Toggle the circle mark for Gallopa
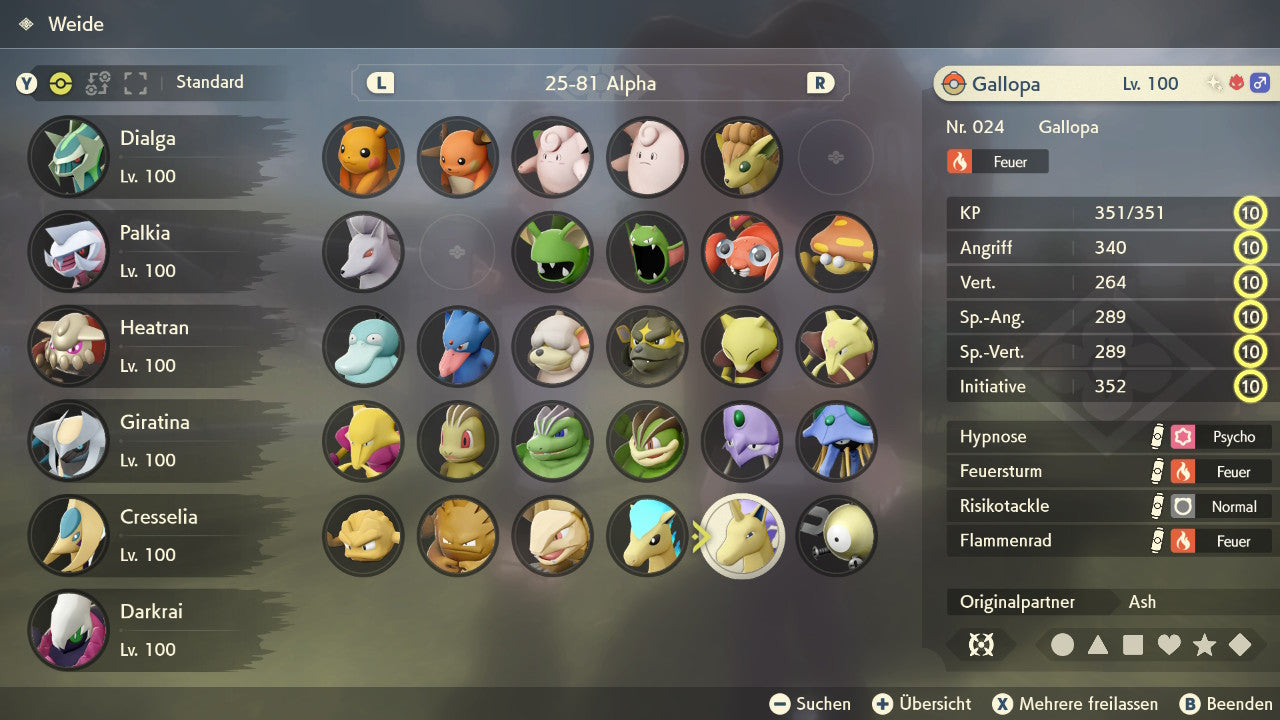 click(x=1063, y=645)
